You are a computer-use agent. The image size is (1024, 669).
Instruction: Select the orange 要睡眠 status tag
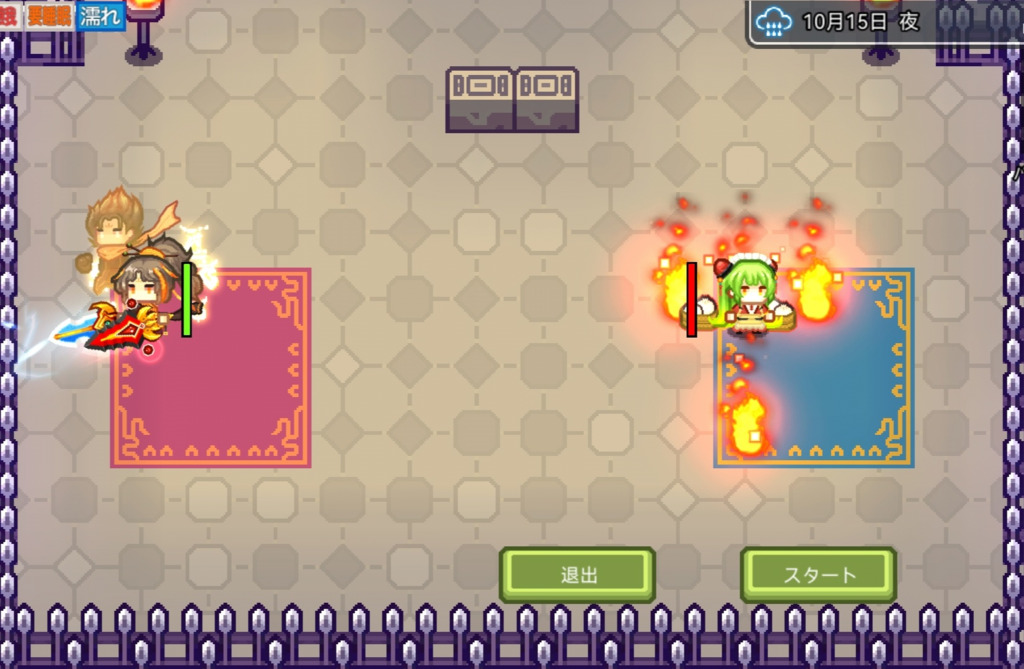(x=50, y=18)
